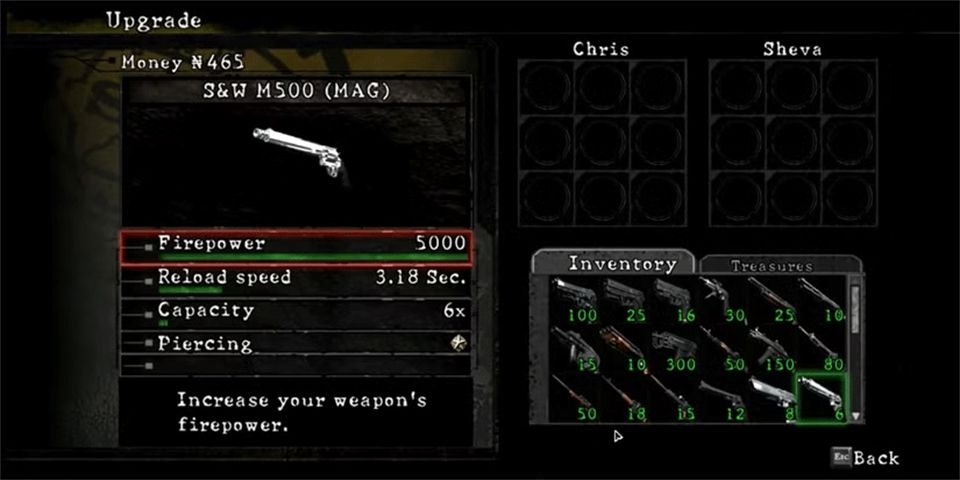
Task: Pick the weapon with 12 ammo
Action: tap(723, 397)
